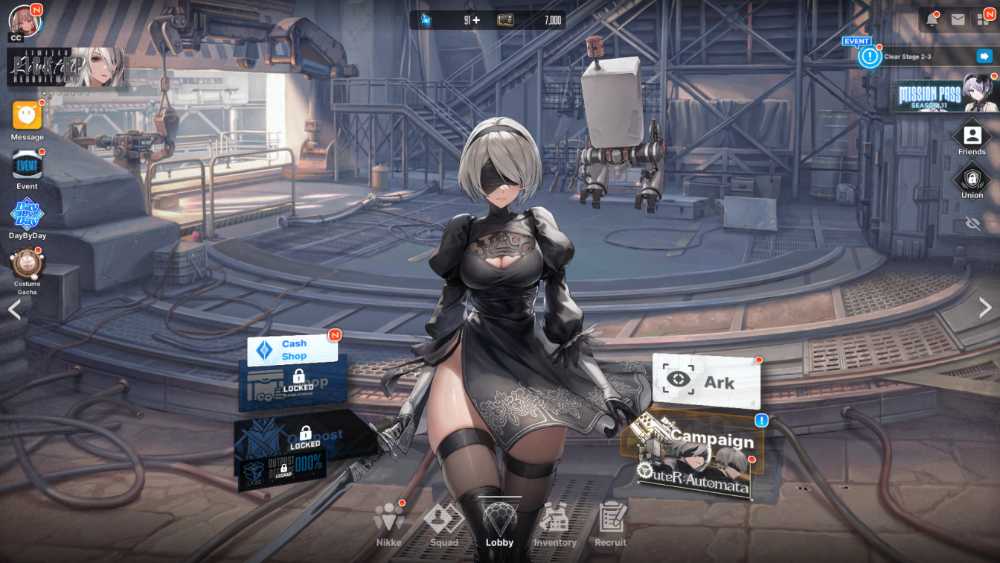Screen dimensions: 1000x563
Task: Open the Union menu
Action: pos(971,180)
